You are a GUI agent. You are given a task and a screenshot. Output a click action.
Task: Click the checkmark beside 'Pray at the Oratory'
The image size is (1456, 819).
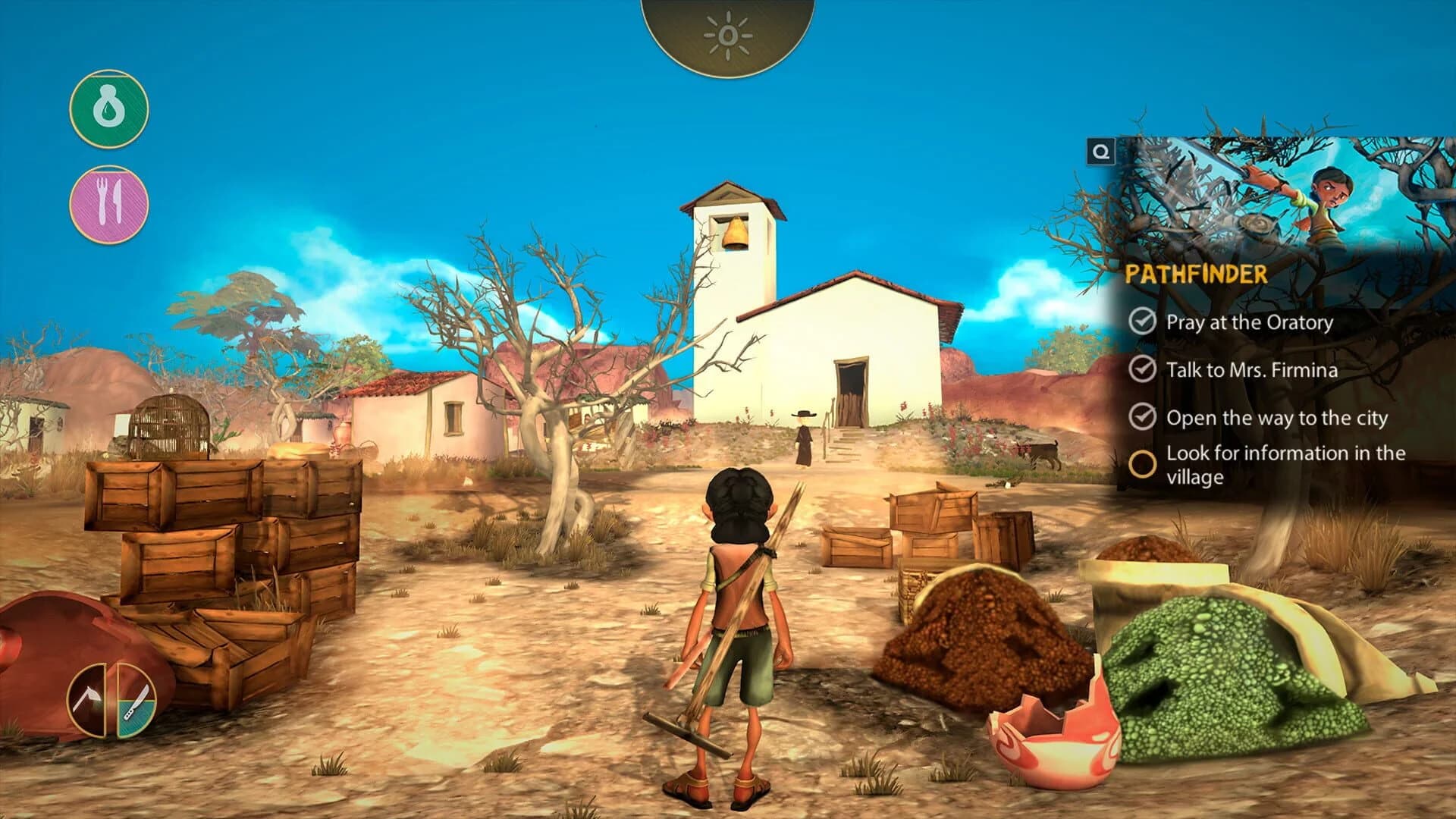click(x=1142, y=322)
